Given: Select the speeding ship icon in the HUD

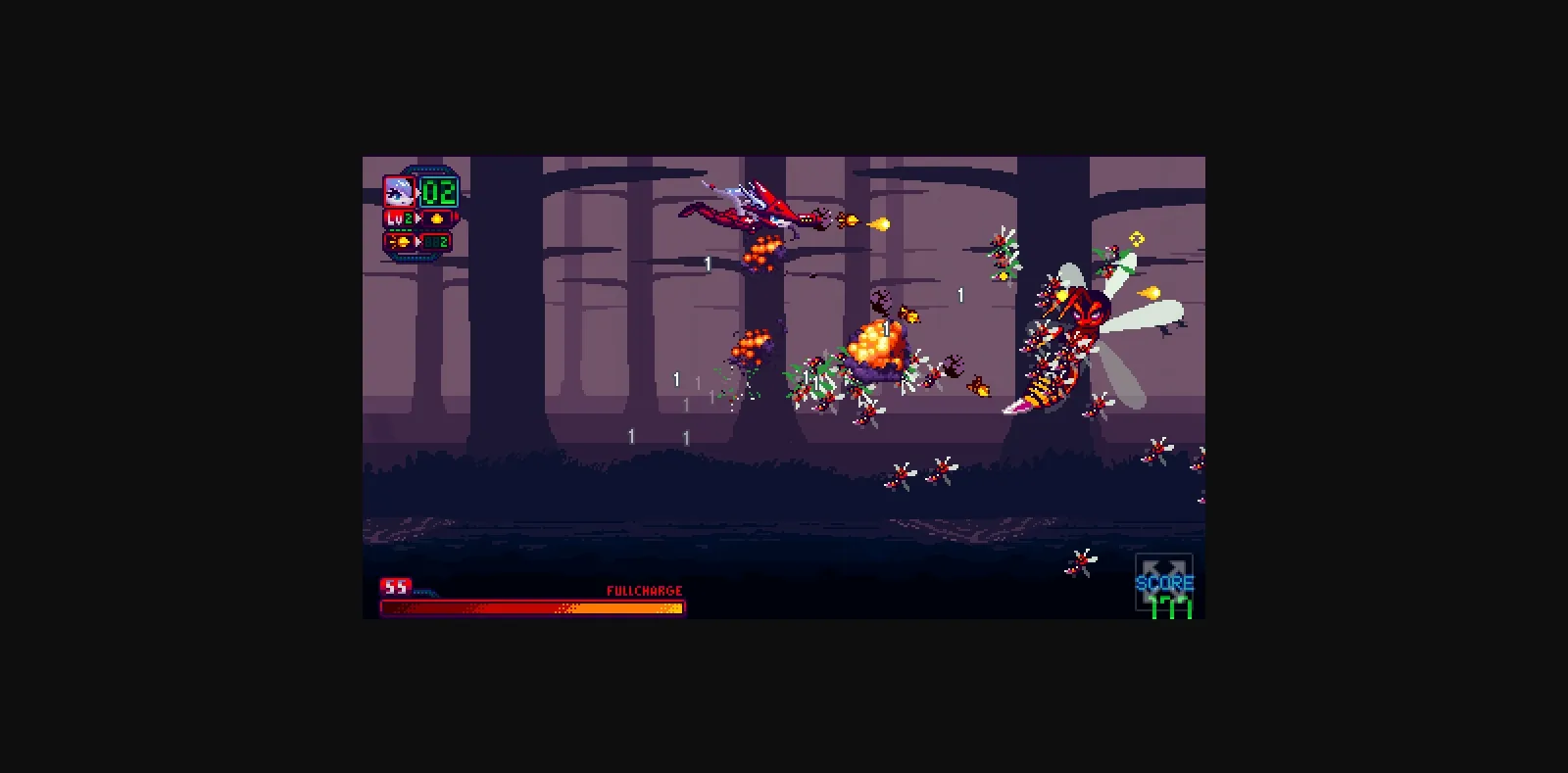Looking at the screenshot, I should tap(402, 240).
